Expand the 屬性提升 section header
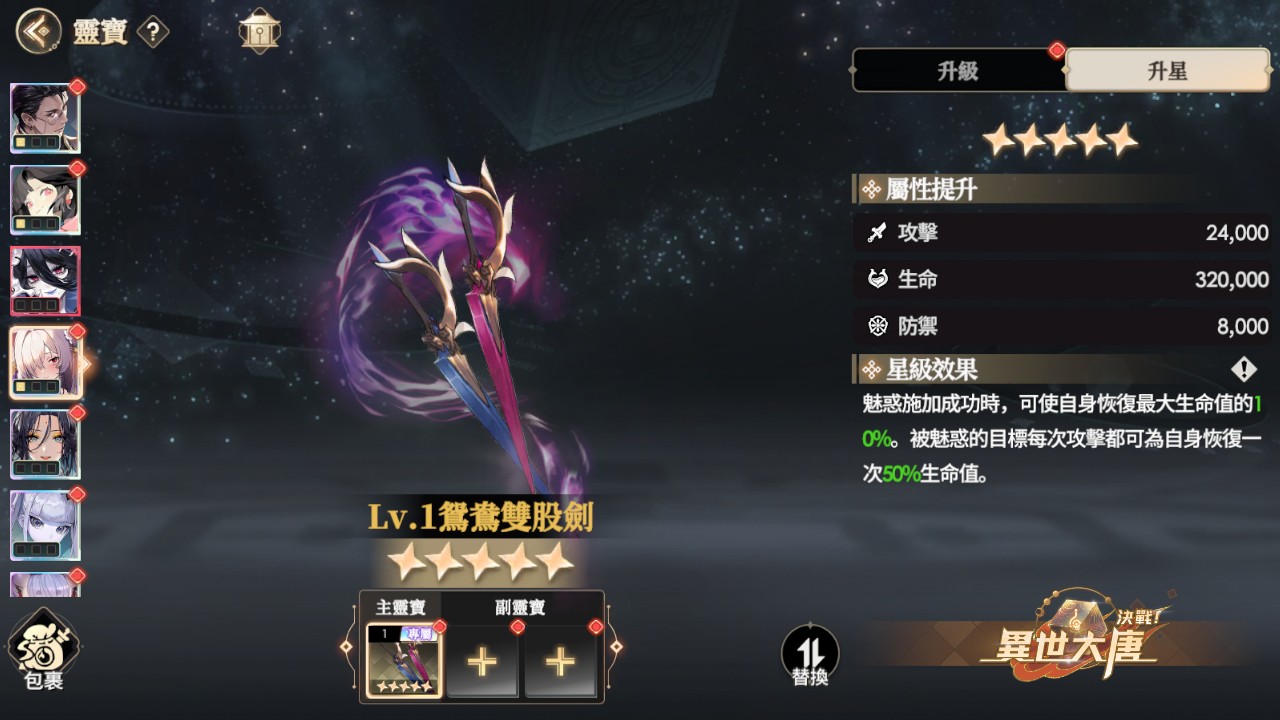Viewport: 1280px width, 720px height. pos(930,188)
